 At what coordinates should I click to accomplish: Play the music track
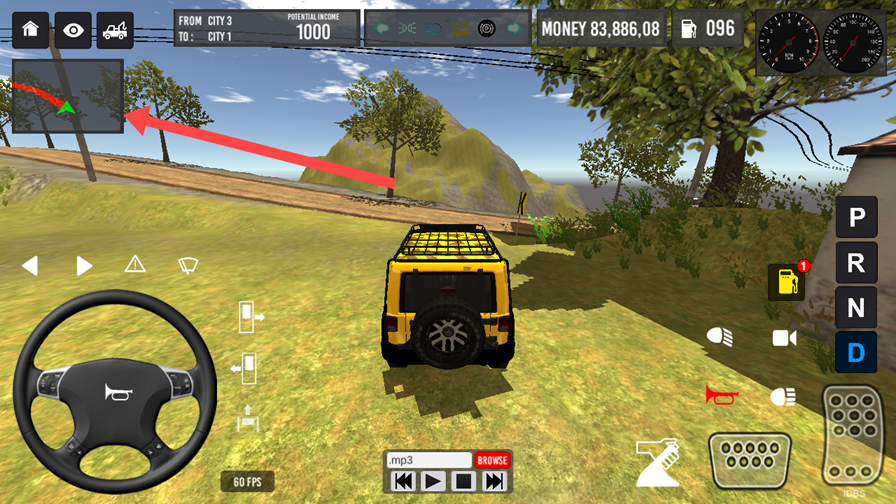point(432,481)
